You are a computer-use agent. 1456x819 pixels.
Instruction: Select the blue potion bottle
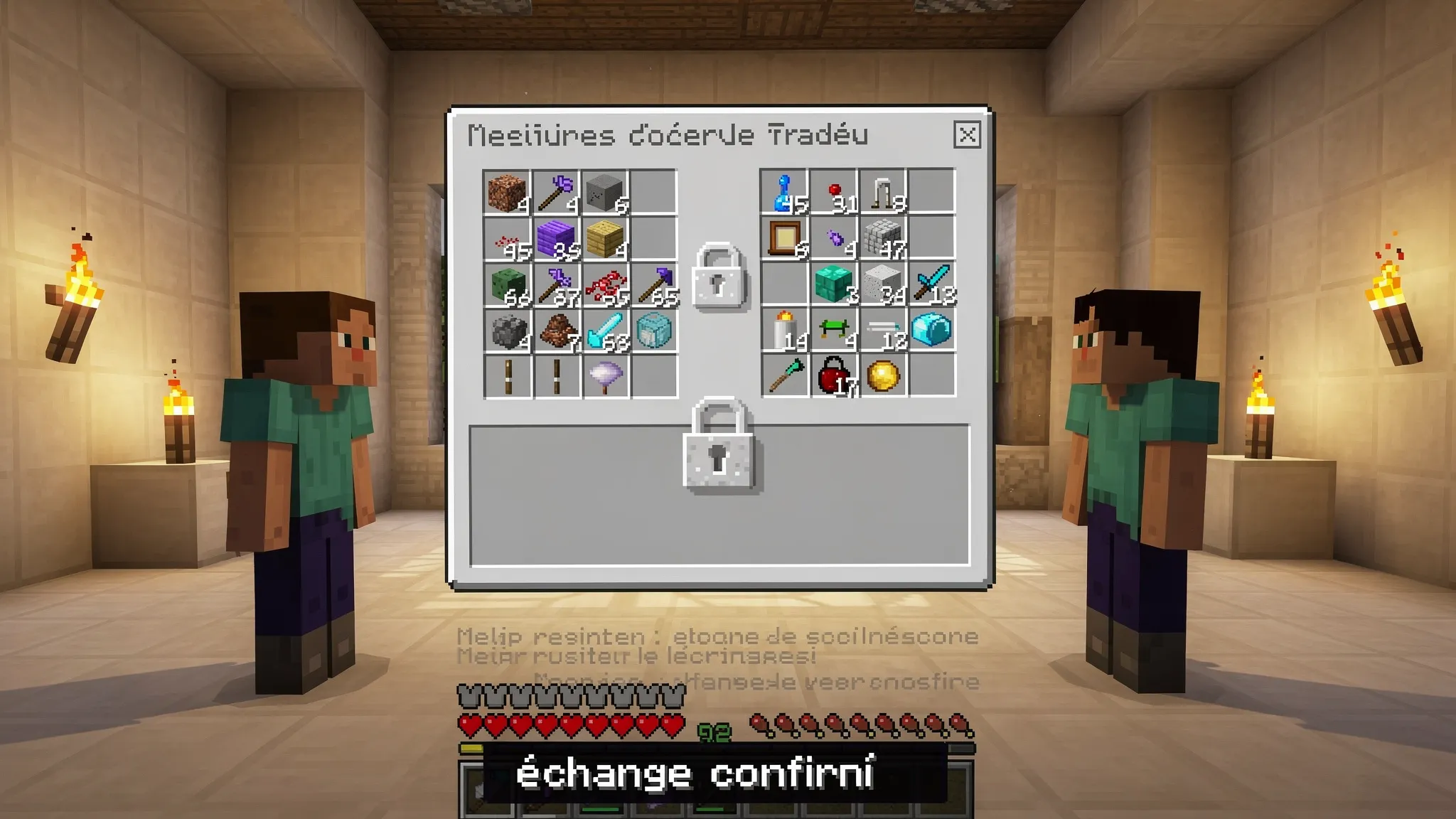pyautogui.click(x=782, y=192)
